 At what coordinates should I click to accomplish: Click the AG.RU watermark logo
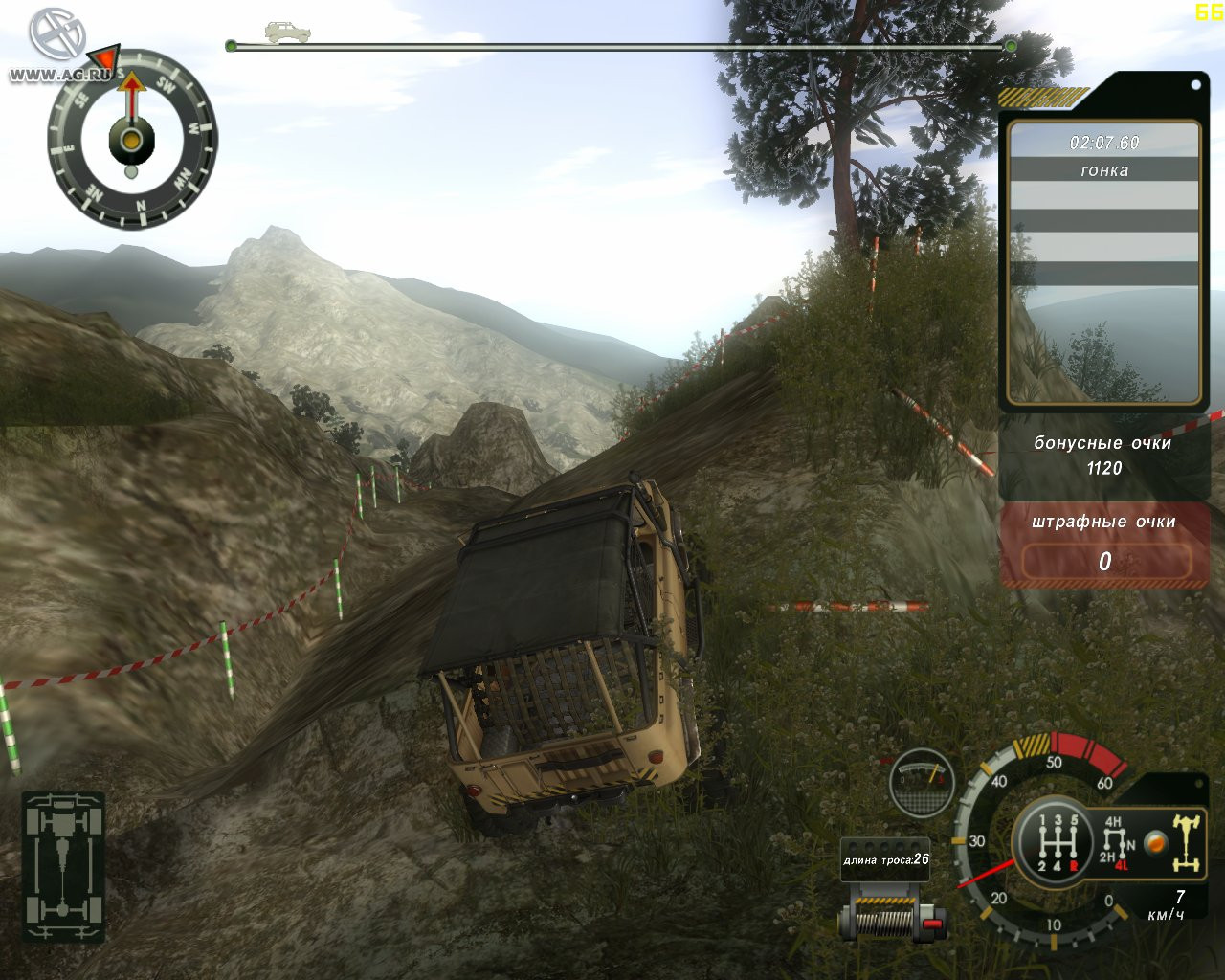coord(59,46)
